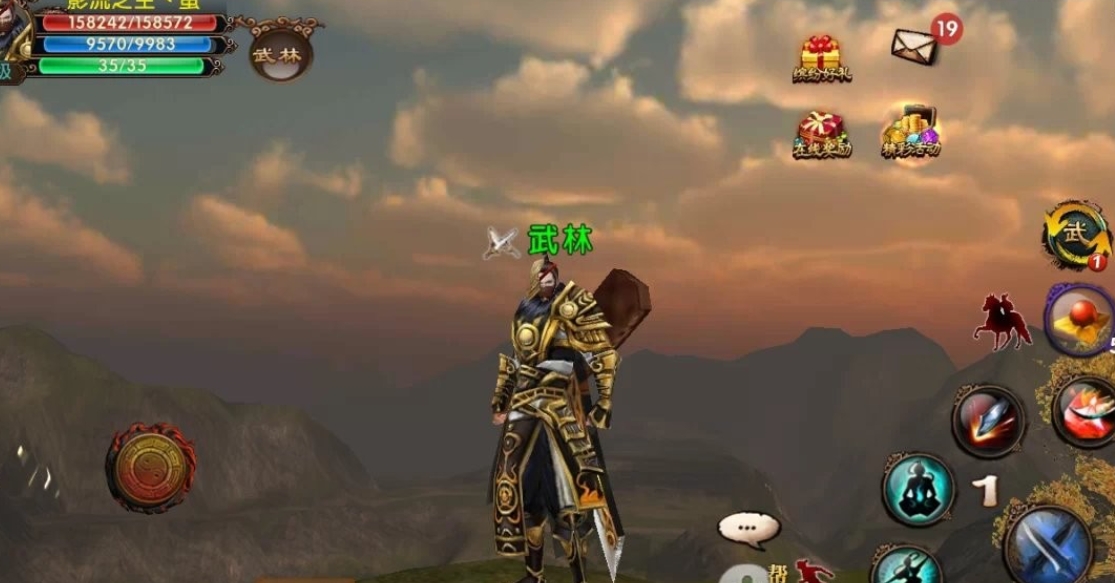The image size is (1115, 583).
Task: Open the 精彩活动 treasure chest events
Action: pyautogui.click(x=909, y=132)
